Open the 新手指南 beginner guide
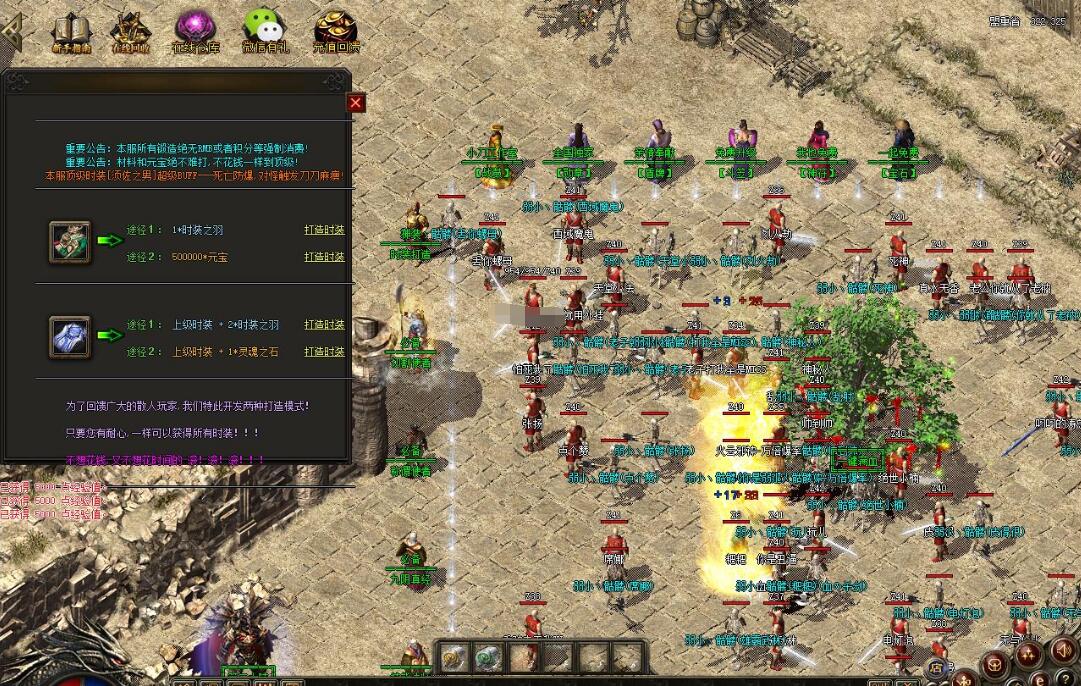This screenshot has width=1081, height=686. [71, 31]
